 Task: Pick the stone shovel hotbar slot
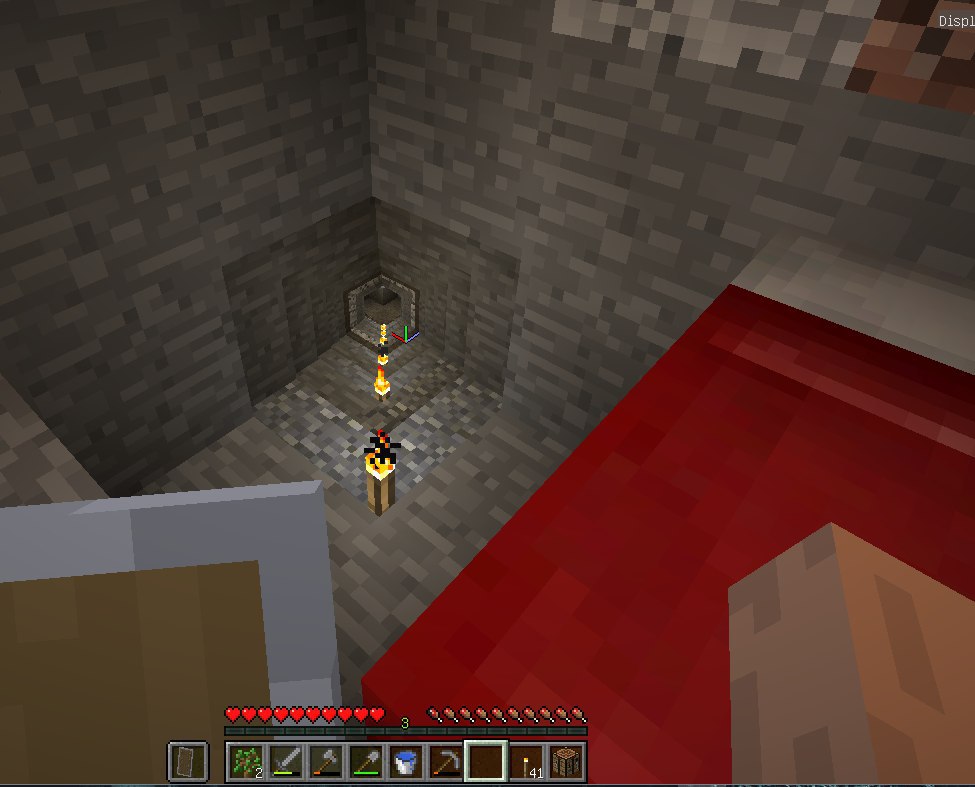point(365,762)
